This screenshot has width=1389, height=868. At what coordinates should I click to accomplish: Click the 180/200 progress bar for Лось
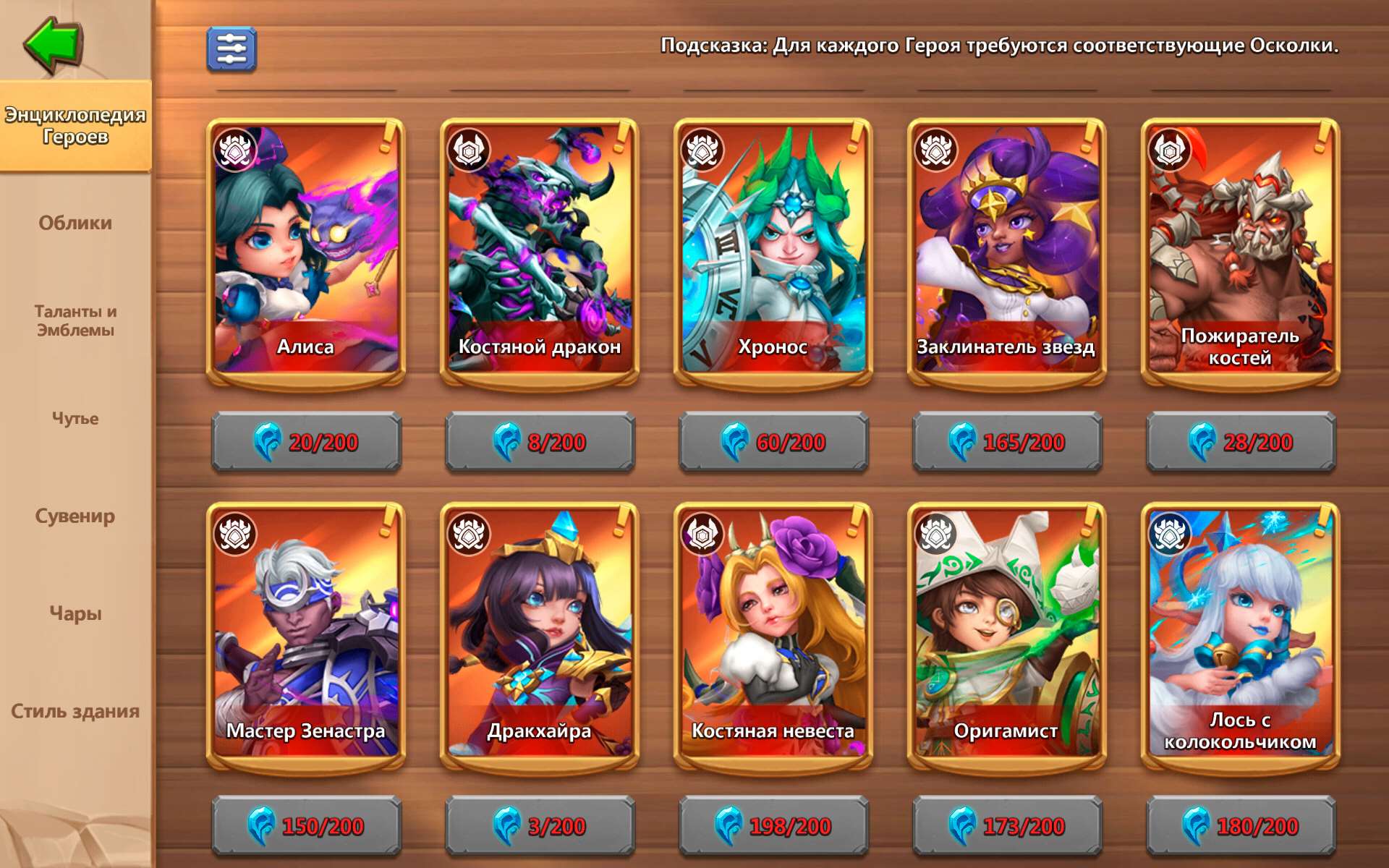pos(1239,825)
